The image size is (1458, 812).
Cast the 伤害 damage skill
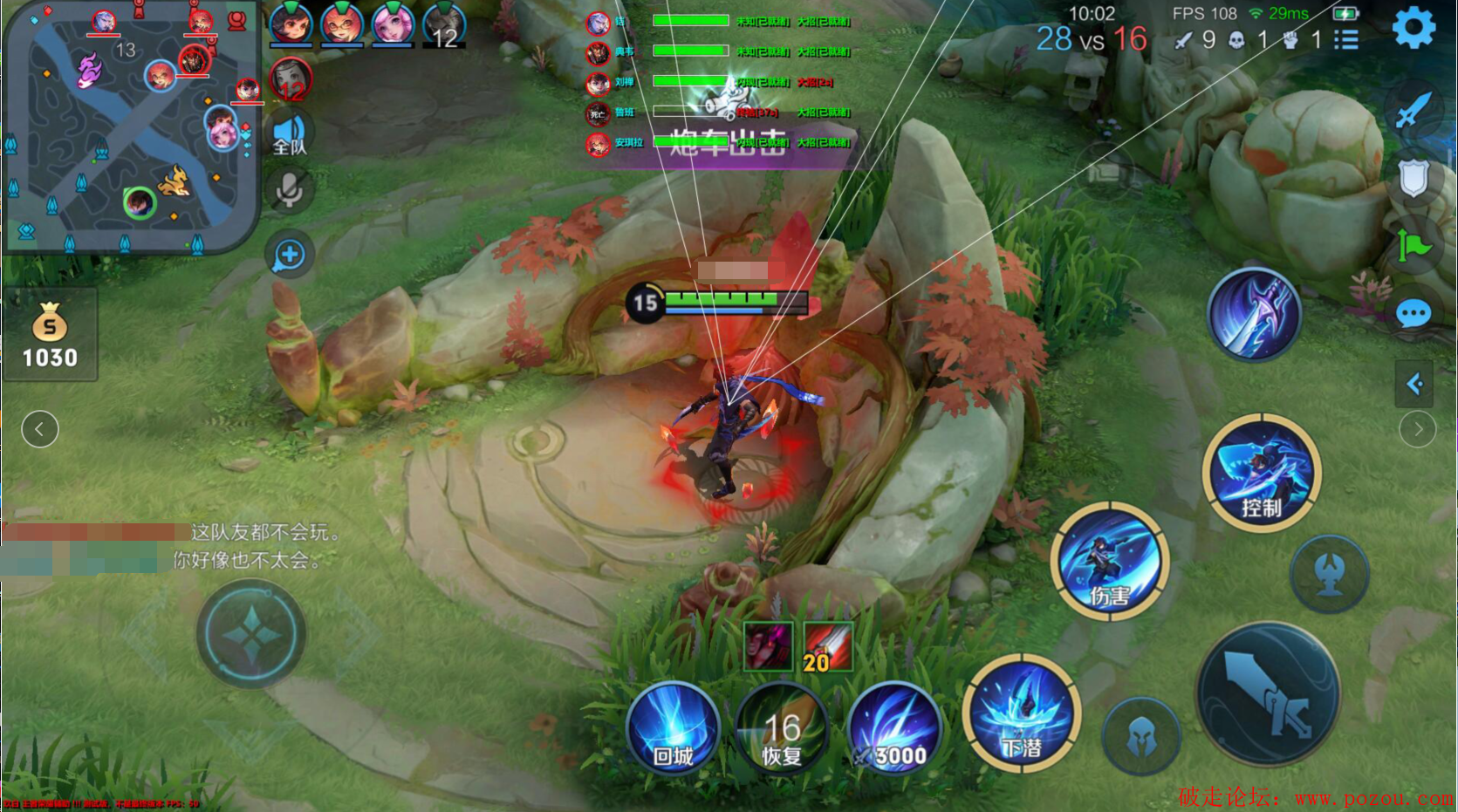click(x=1109, y=561)
